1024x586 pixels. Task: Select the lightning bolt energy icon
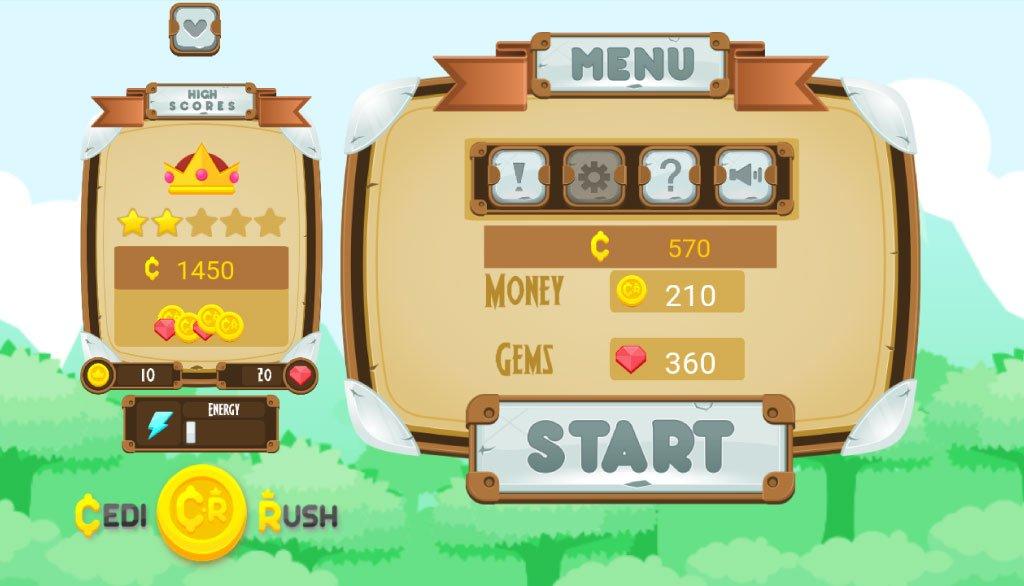tap(159, 424)
